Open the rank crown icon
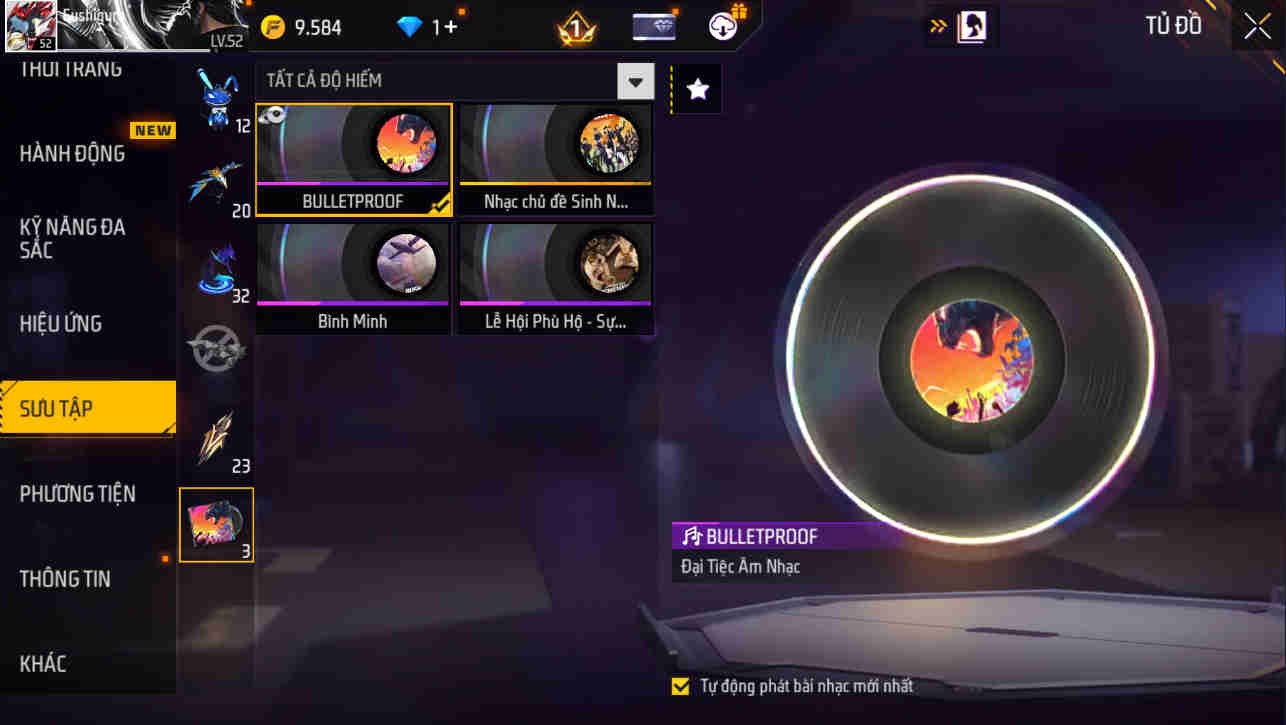The width and height of the screenshot is (1286, 725). 573,27
